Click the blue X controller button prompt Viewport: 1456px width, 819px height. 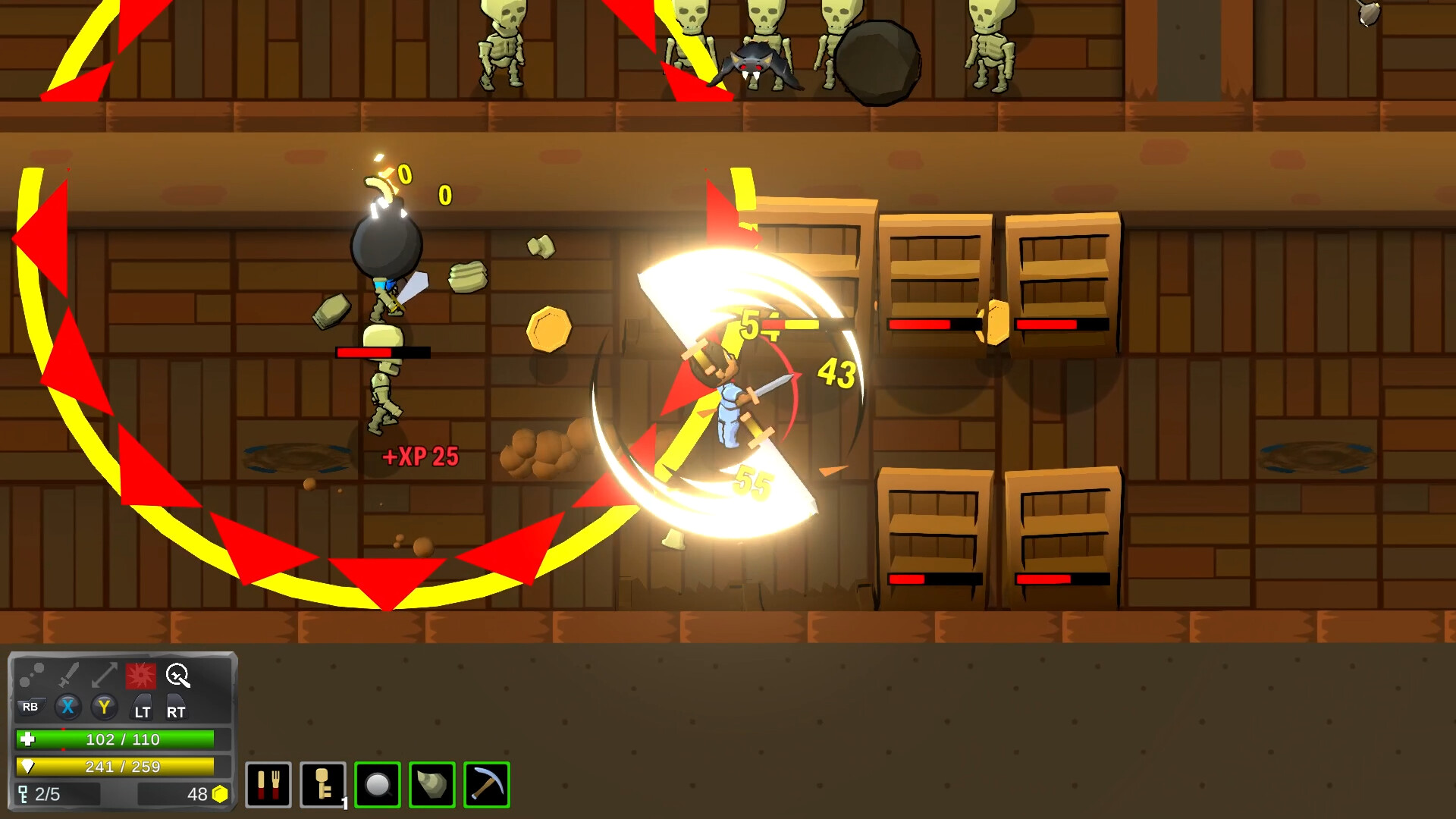tap(67, 708)
